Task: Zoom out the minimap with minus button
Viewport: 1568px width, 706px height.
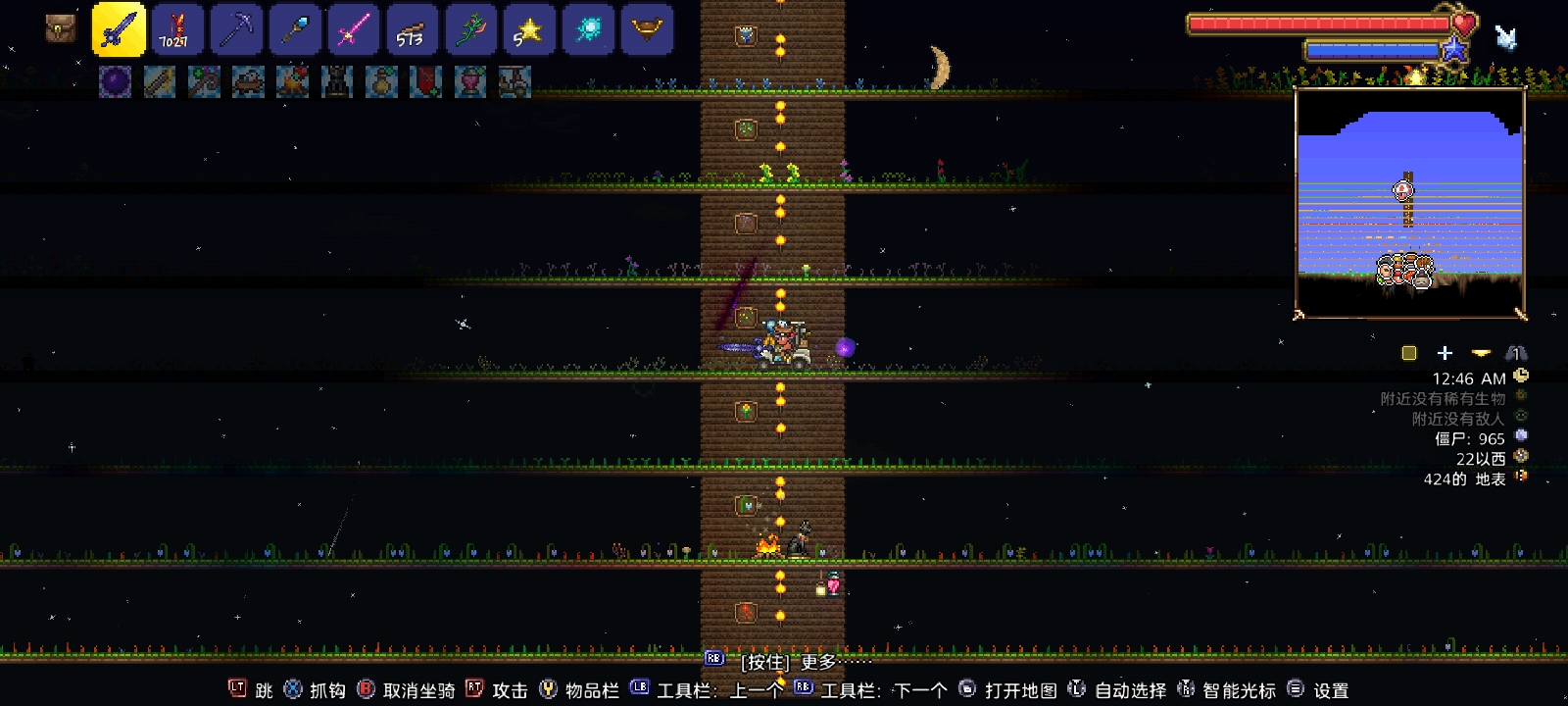Action: click(1481, 353)
